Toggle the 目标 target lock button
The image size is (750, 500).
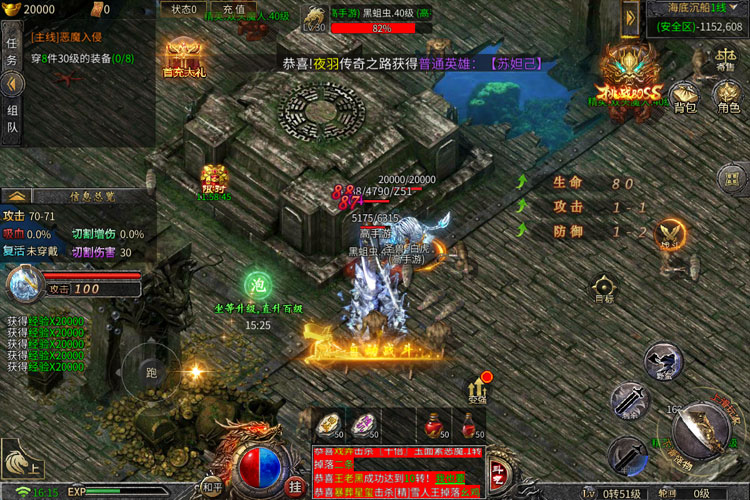pyautogui.click(x=603, y=287)
